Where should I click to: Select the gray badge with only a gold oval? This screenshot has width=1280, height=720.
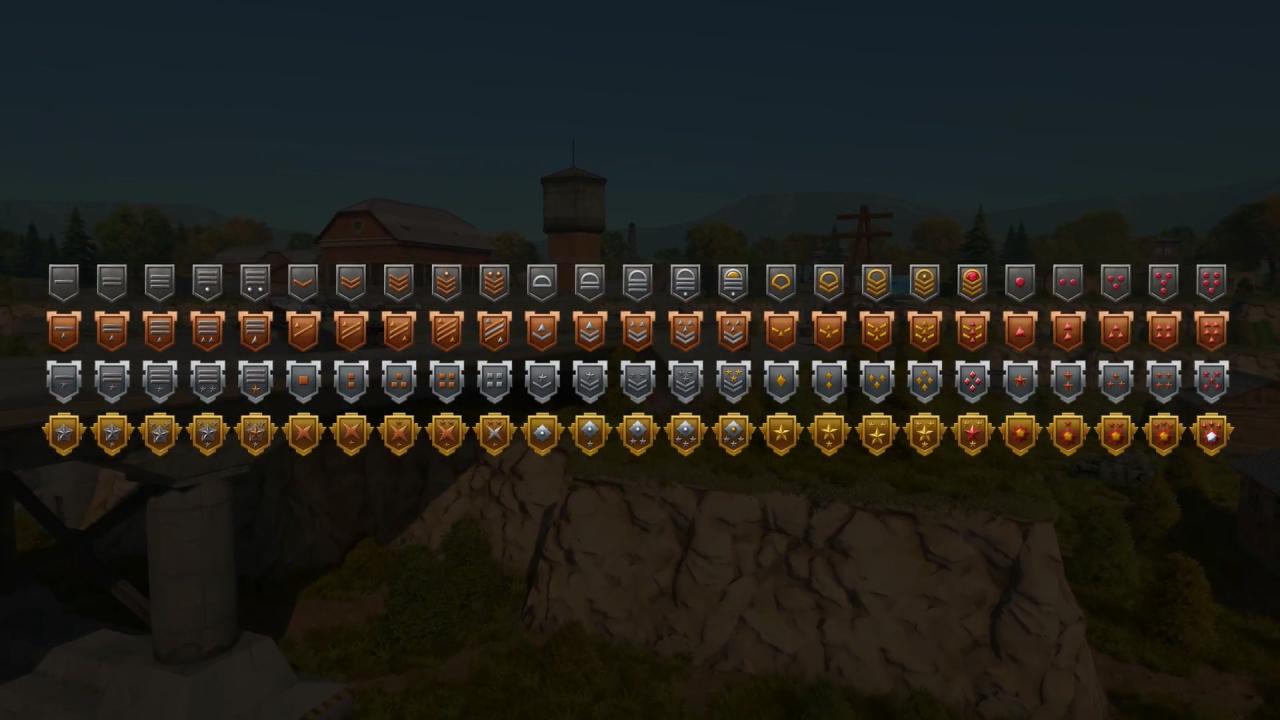tap(781, 282)
